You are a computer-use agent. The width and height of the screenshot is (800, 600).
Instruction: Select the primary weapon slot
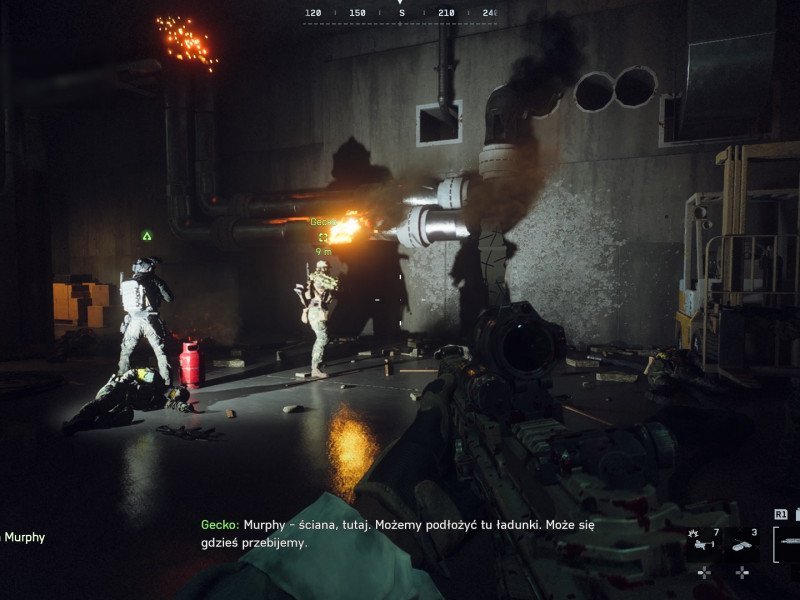(787, 541)
